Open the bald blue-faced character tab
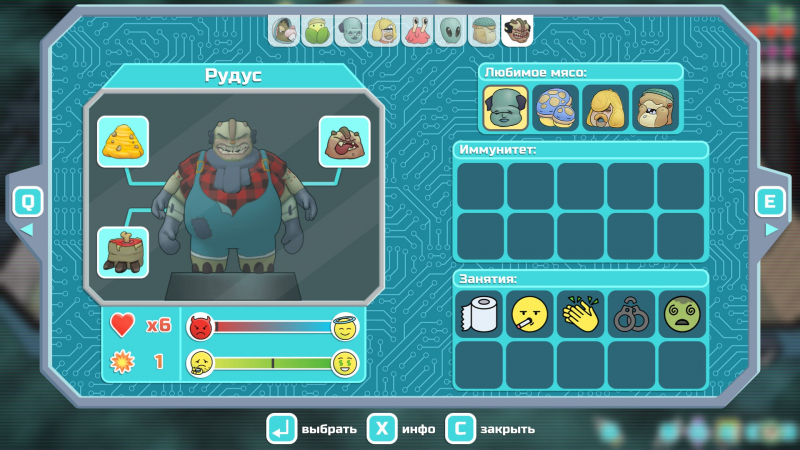800x450 pixels. [x=351, y=31]
